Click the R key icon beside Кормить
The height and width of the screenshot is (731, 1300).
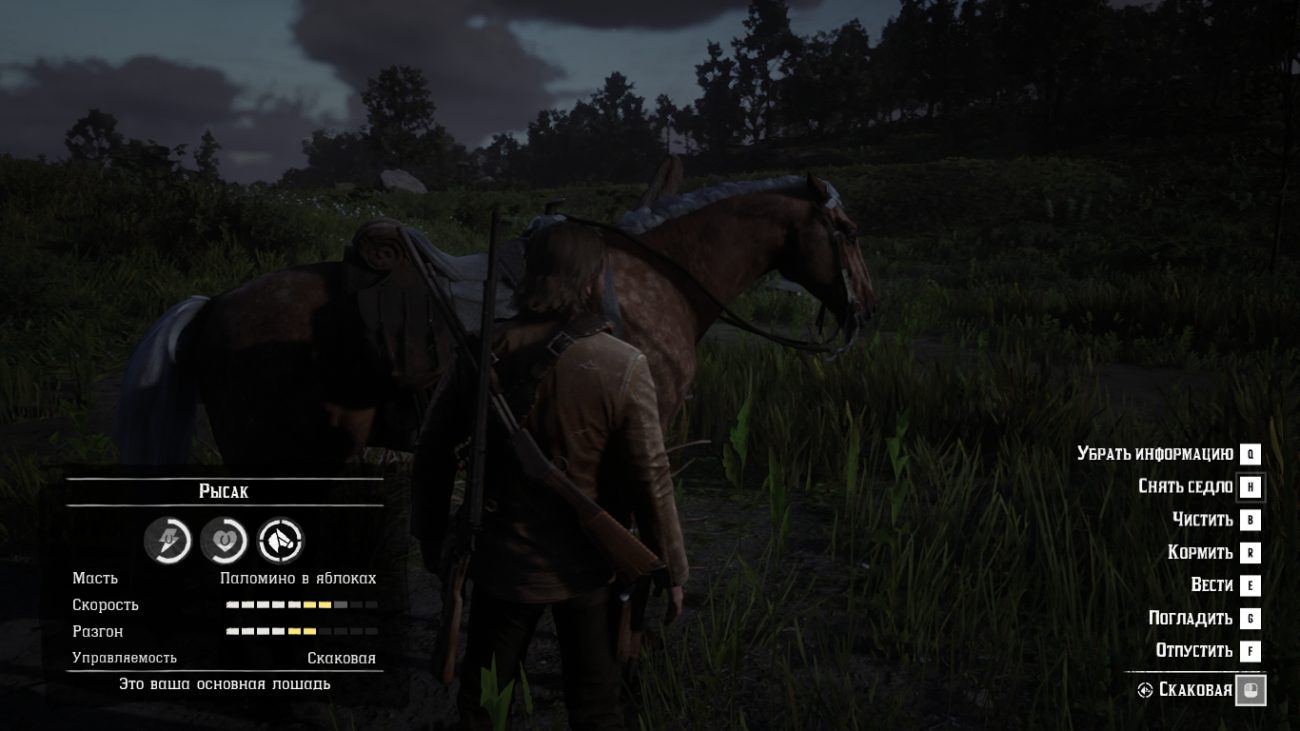tap(1252, 552)
